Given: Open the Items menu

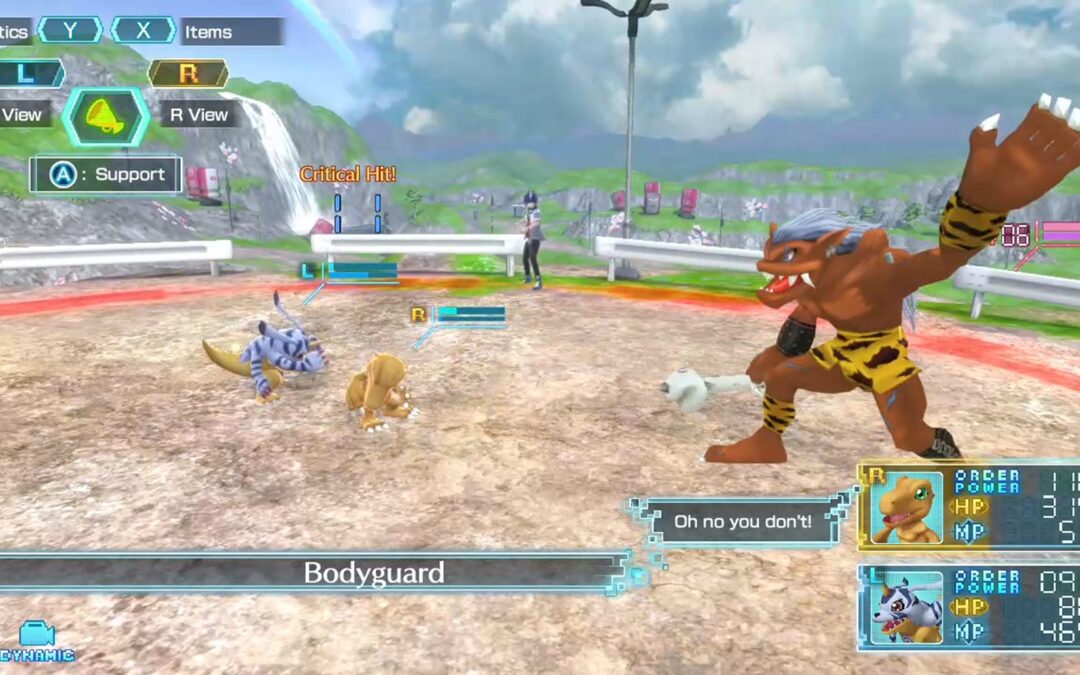Looking at the screenshot, I should (x=208, y=32).
